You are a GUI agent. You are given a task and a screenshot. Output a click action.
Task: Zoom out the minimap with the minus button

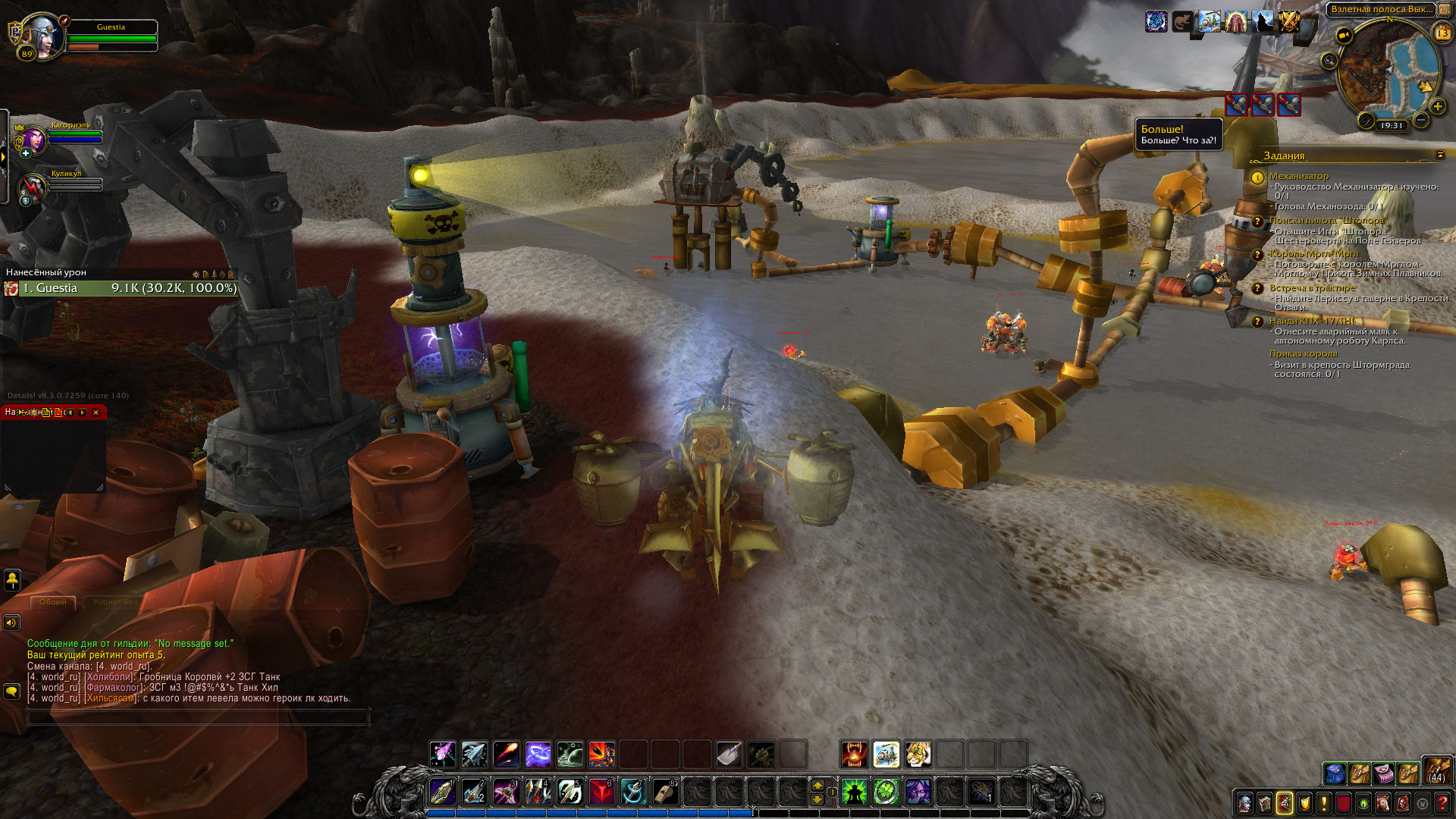(x=1421, y=120)
